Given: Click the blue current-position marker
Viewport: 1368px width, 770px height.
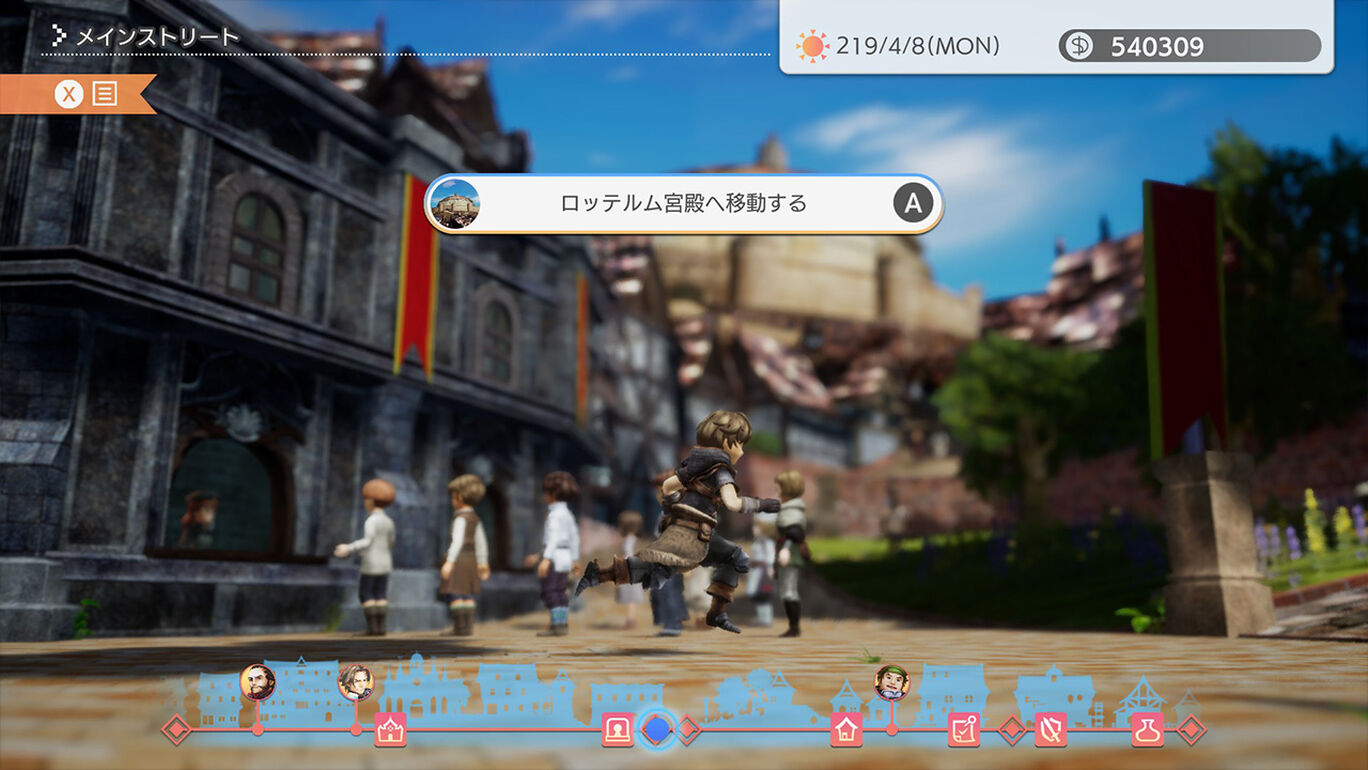Looking at the screenshot, I should pyautogui.click(x=656, y=729).
